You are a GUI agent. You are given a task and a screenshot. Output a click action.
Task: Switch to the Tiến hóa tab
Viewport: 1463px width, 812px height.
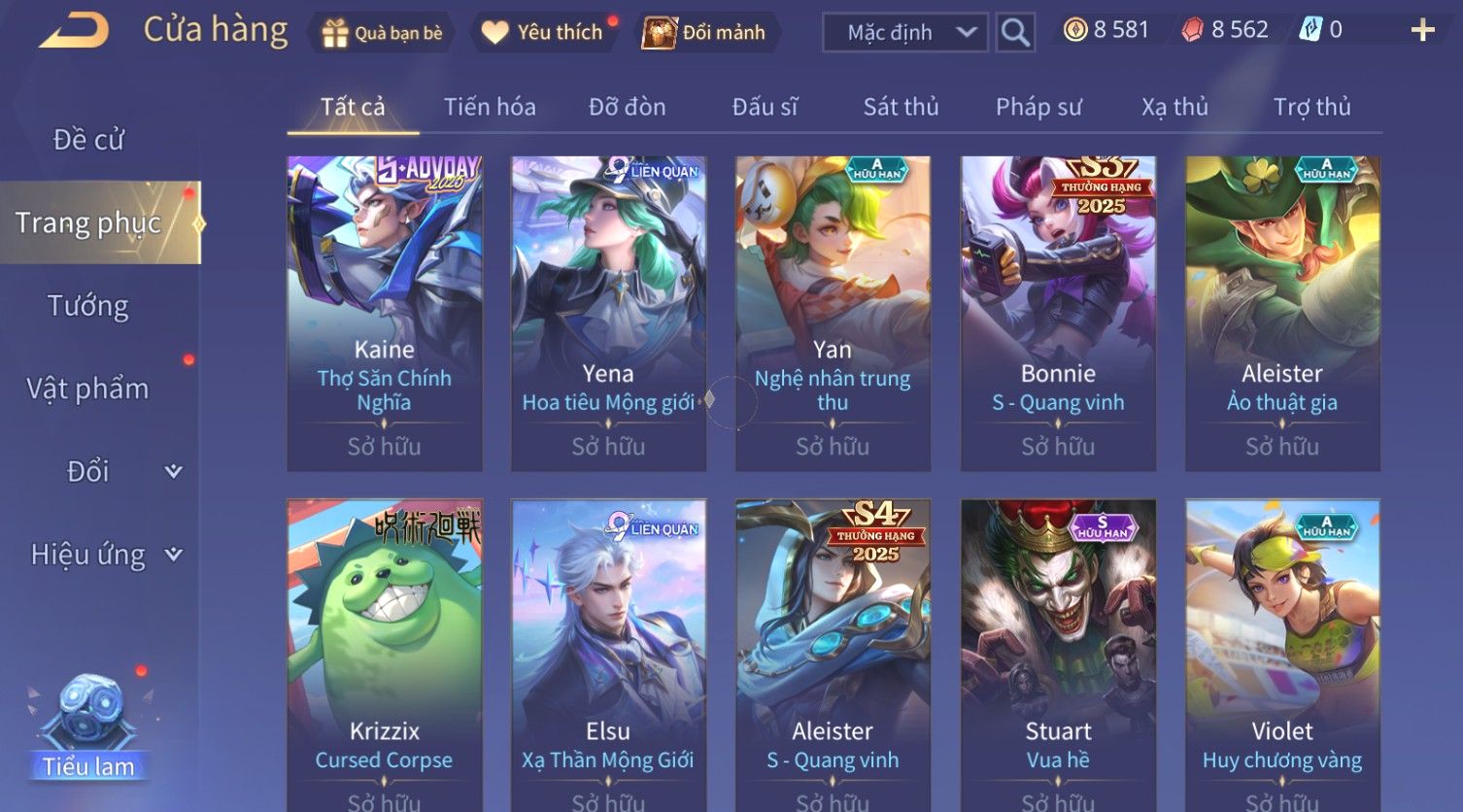tap(490, 107)
